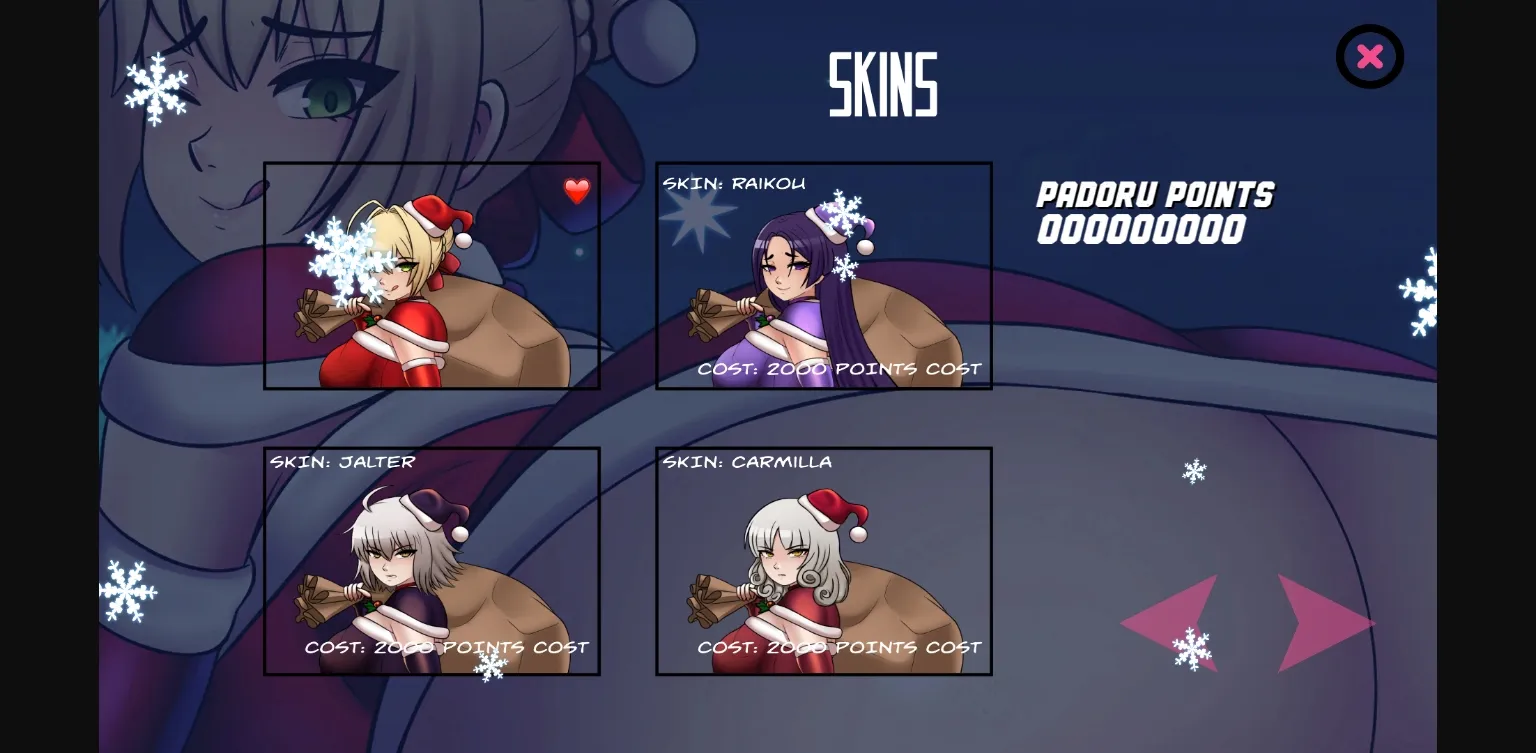Screen dimensions: 1536x753
Task: Select the left pink navigation arrow
Action: [1170, 623]
